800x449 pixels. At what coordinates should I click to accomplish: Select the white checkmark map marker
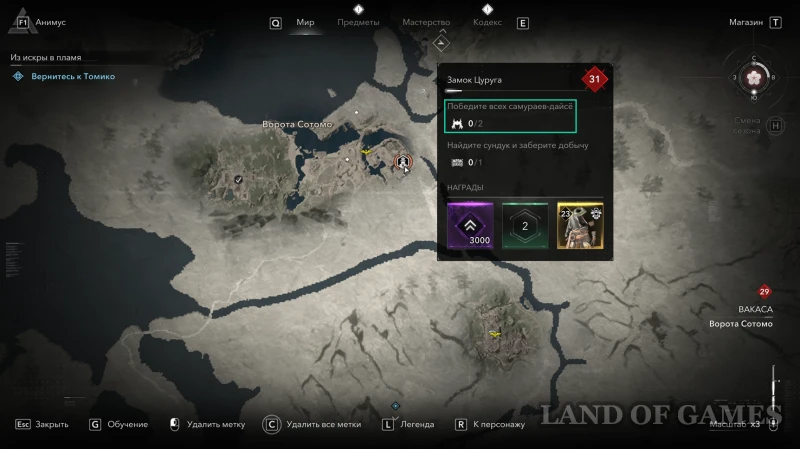(238, 178)
